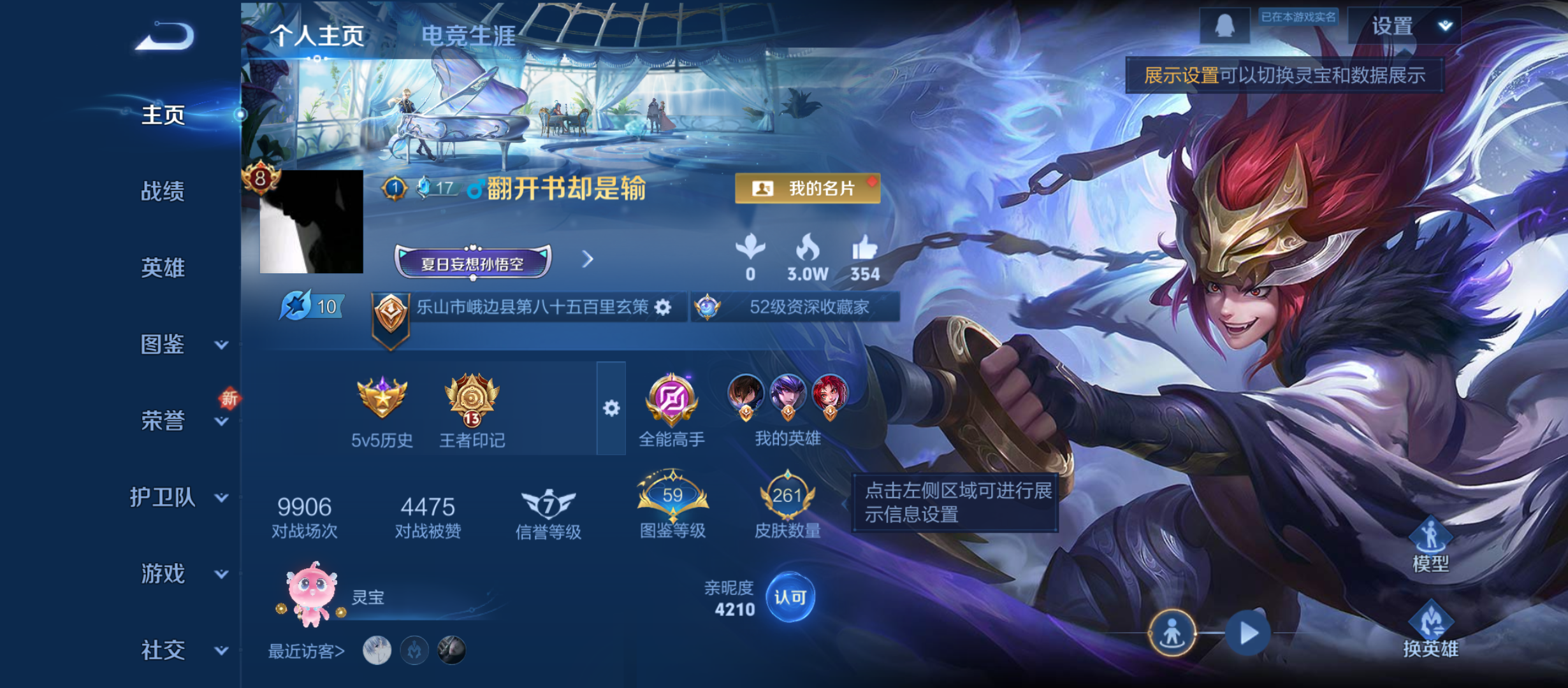Viewport: 1568px width, 688px height.
Task: Expand the 图鉴 sidebar menu
Action: pyautogui.click(x=163, y=344)
